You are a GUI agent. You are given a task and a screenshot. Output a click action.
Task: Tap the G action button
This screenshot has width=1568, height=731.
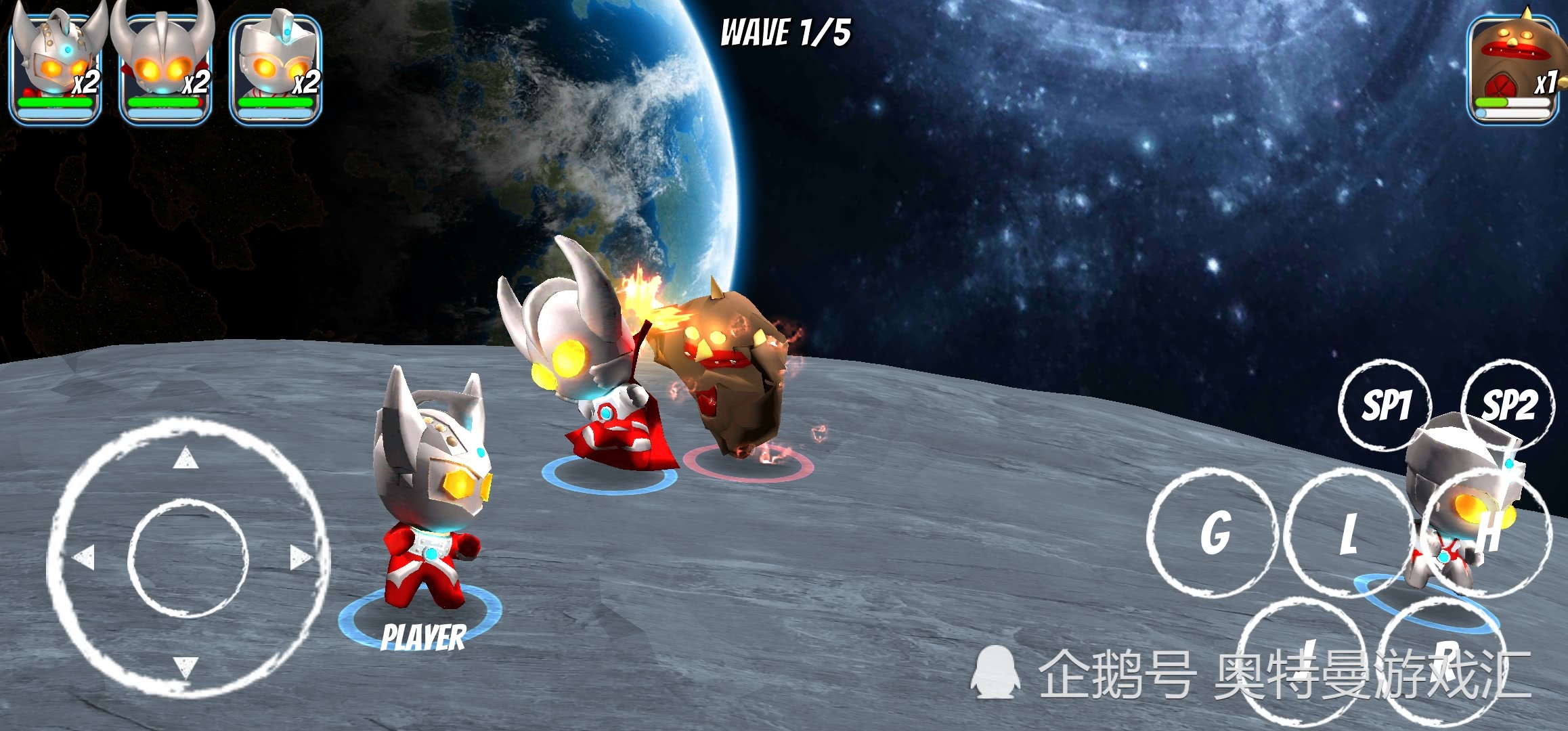click(x=1214, y=533)
